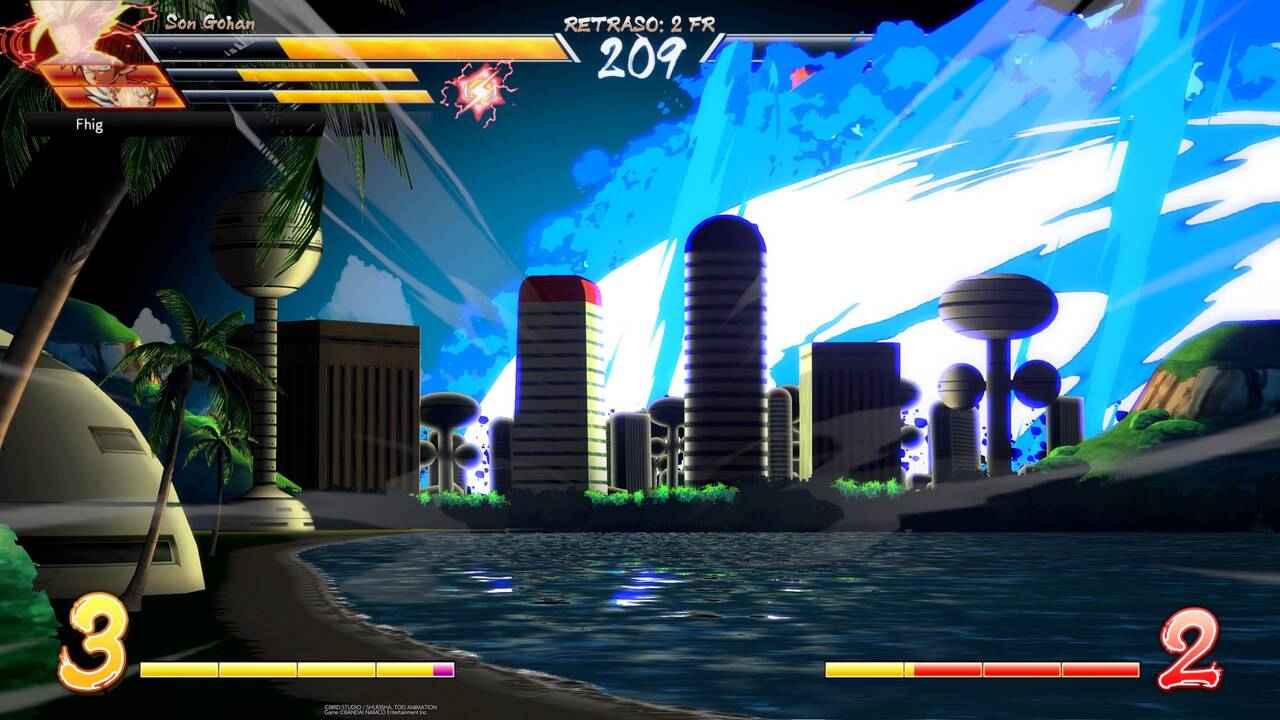Select the third teammate portrait on the left
Screen dimensions: 1280x720
pyautogui.click(x=110, y=97)
